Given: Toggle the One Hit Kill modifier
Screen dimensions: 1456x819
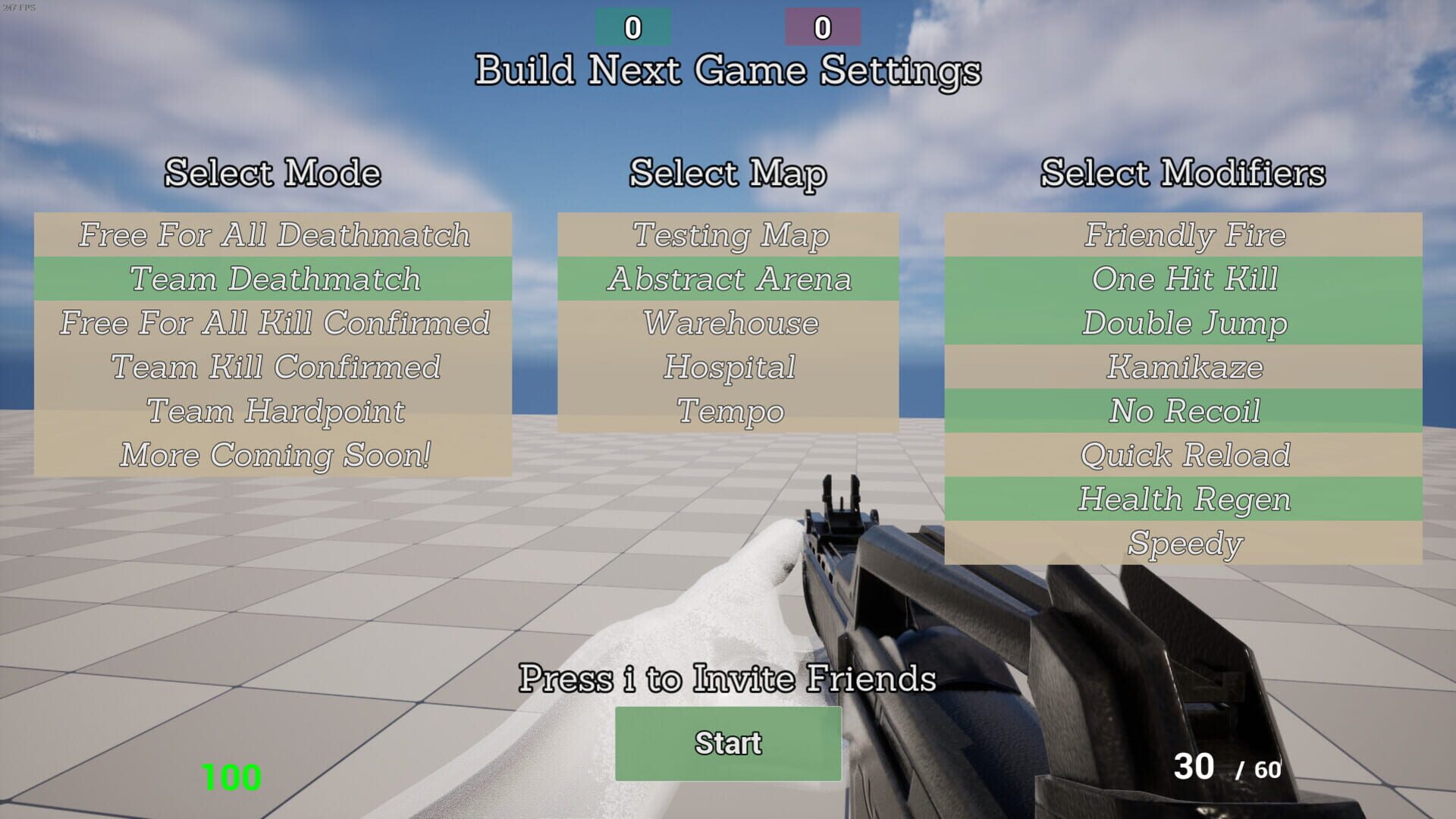Looking at the screenshot, I should tap(1183, 279).
